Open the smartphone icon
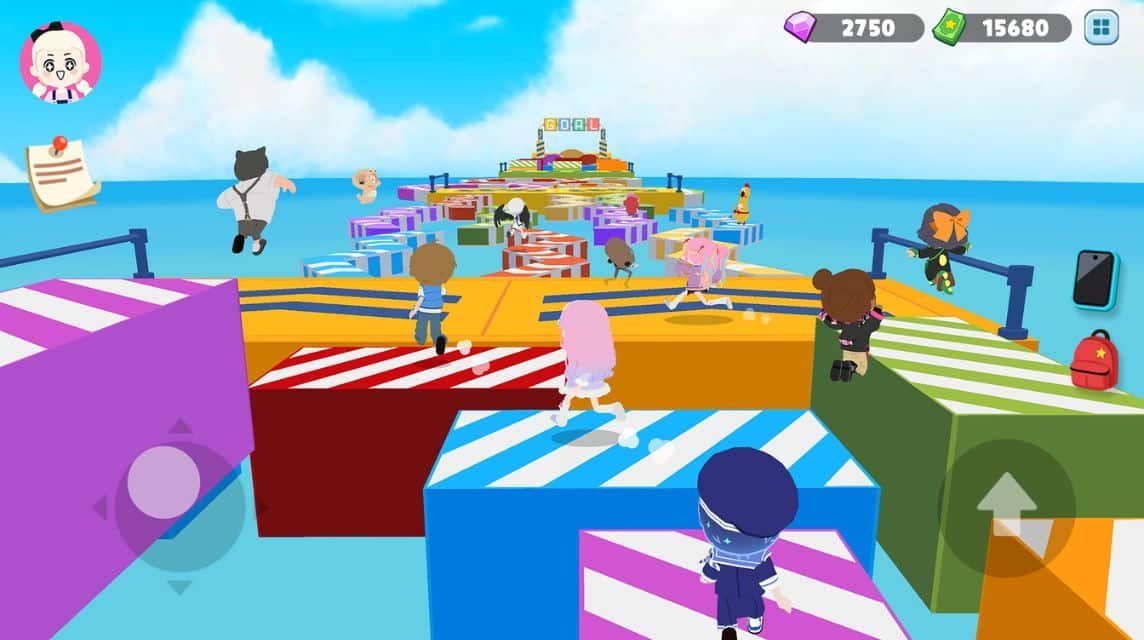This screenshot has height=640, width=1144. tap(1094, 279)
